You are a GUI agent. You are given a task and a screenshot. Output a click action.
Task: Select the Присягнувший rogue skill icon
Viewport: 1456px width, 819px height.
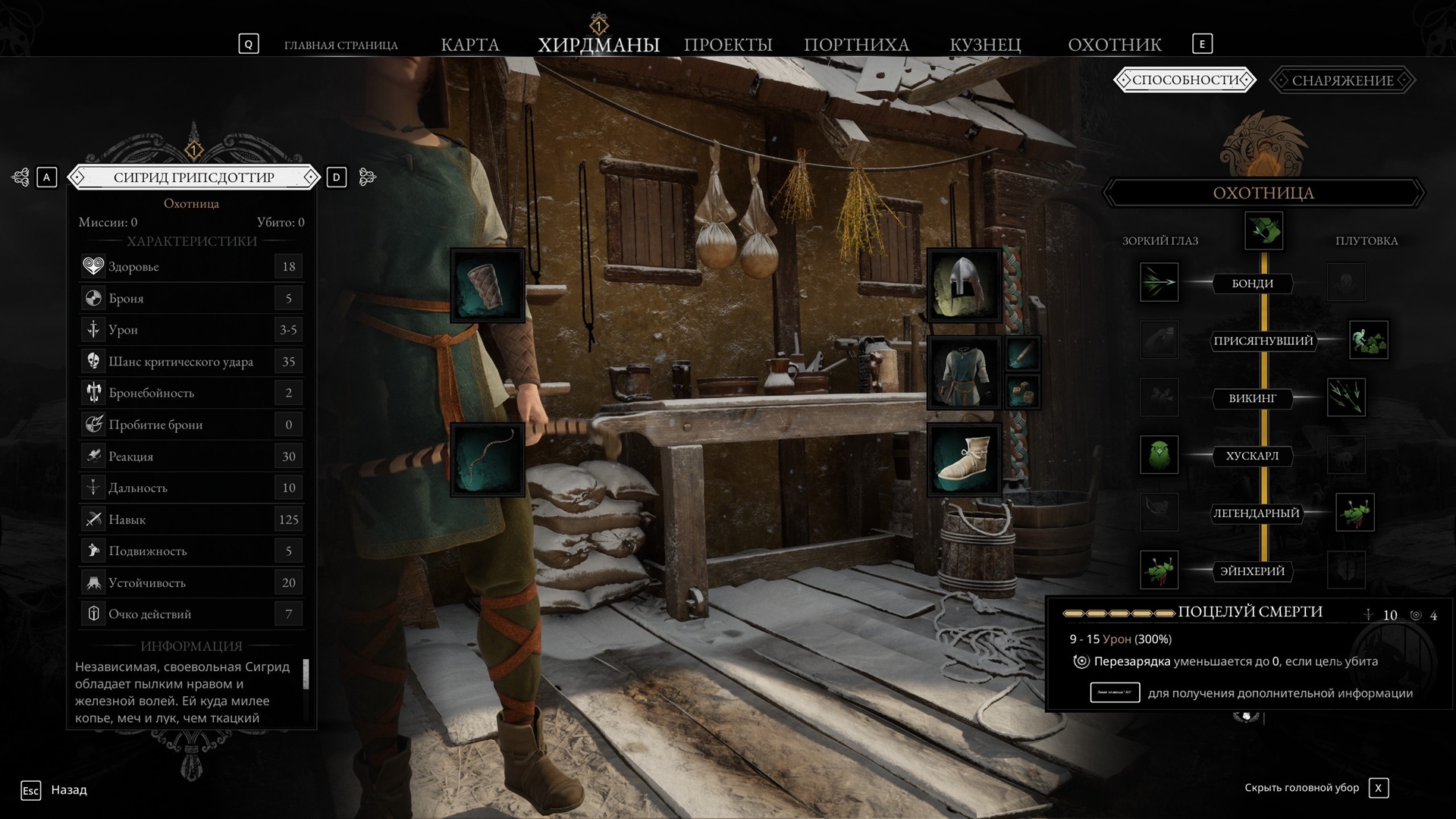tap(1368, 340)
